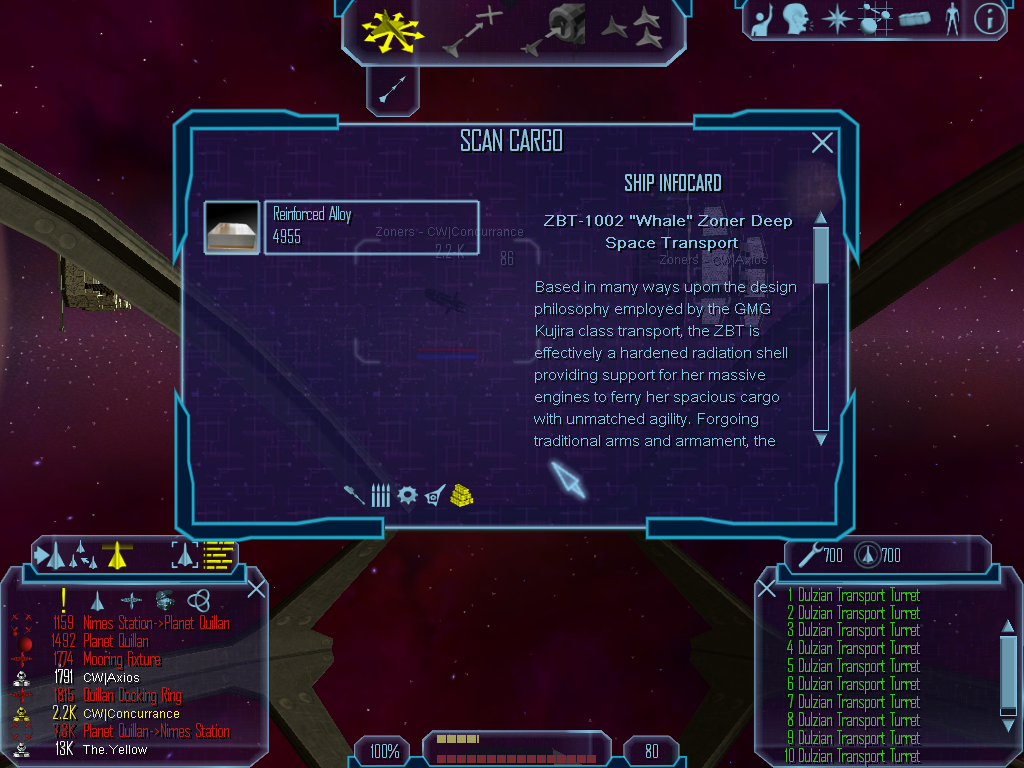Filter contacts by the ship icon
Image resolution: width=1024 pixels, height=768 pixels.
98,600
